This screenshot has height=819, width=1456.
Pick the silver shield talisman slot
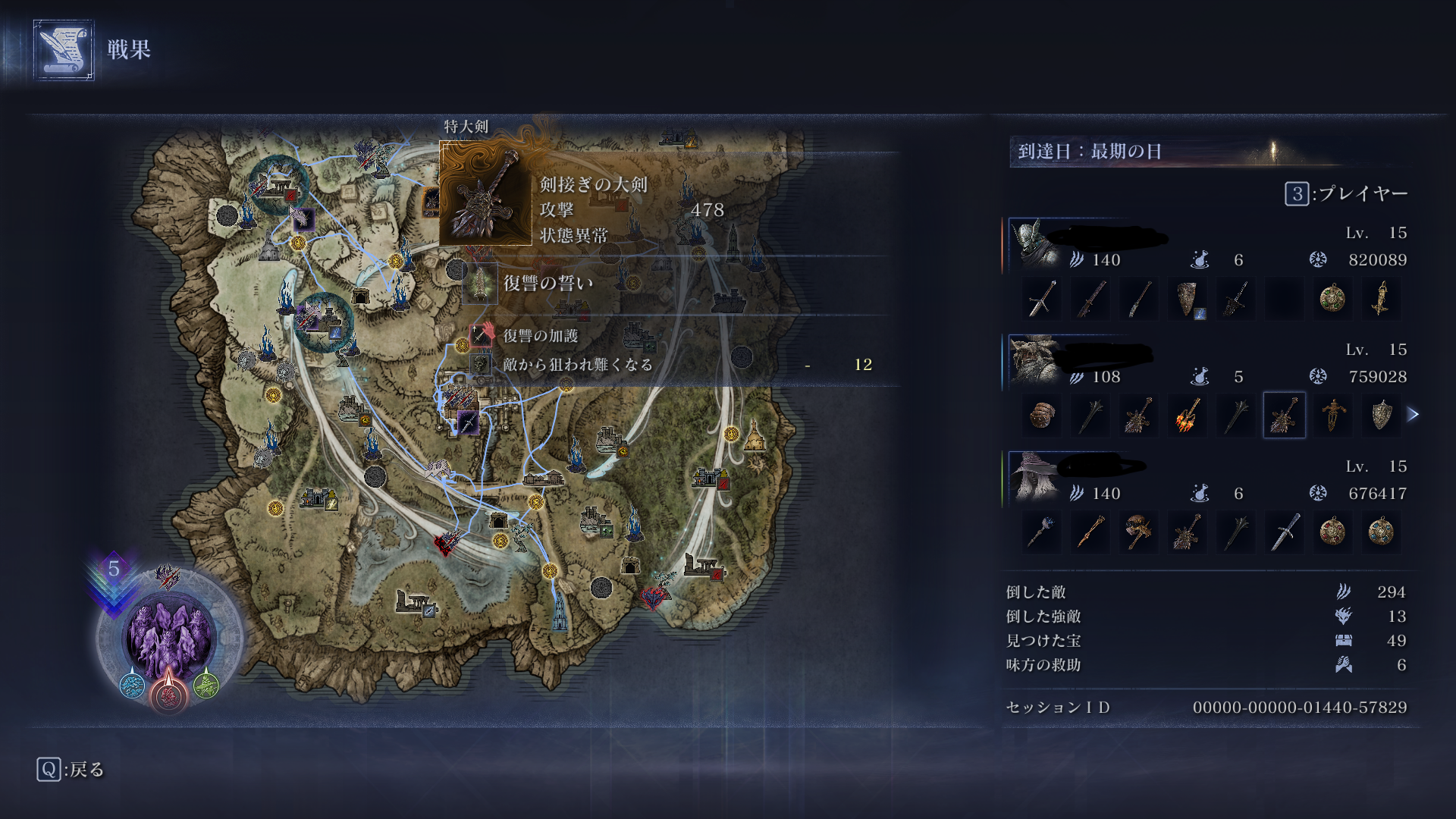point(1380,415)
